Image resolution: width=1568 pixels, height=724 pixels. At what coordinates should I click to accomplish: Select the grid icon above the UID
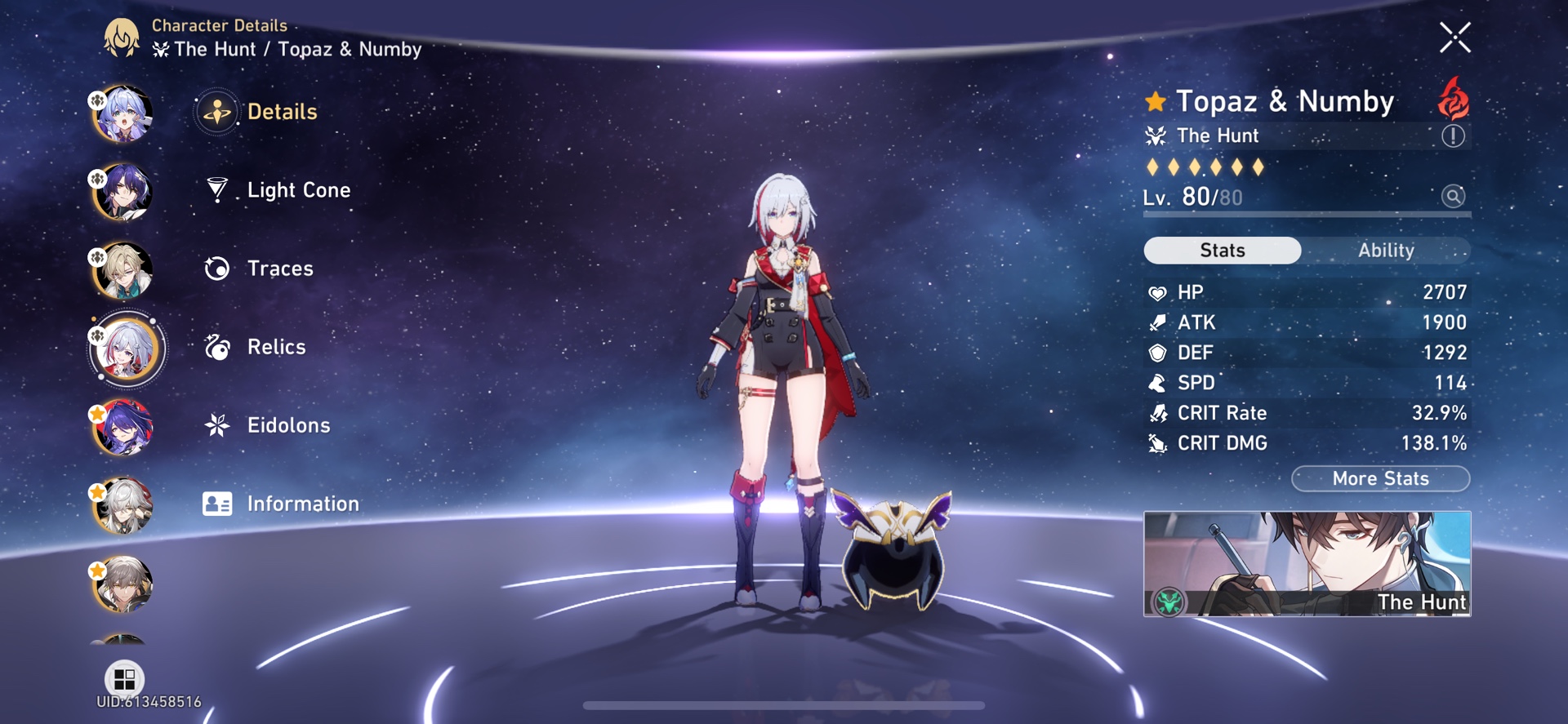point(123,678)
